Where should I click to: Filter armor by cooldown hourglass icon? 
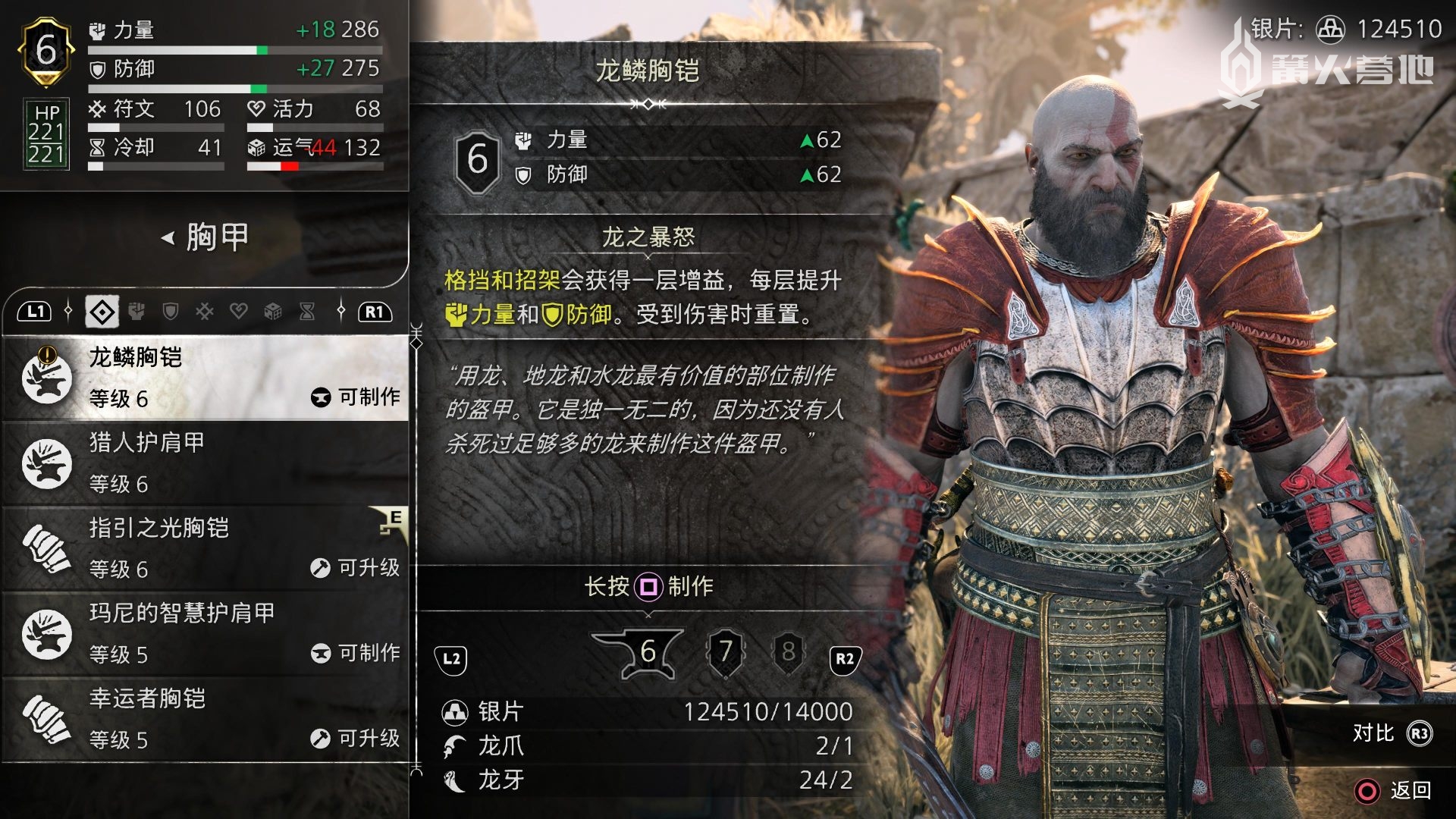(x=307, y=312)
